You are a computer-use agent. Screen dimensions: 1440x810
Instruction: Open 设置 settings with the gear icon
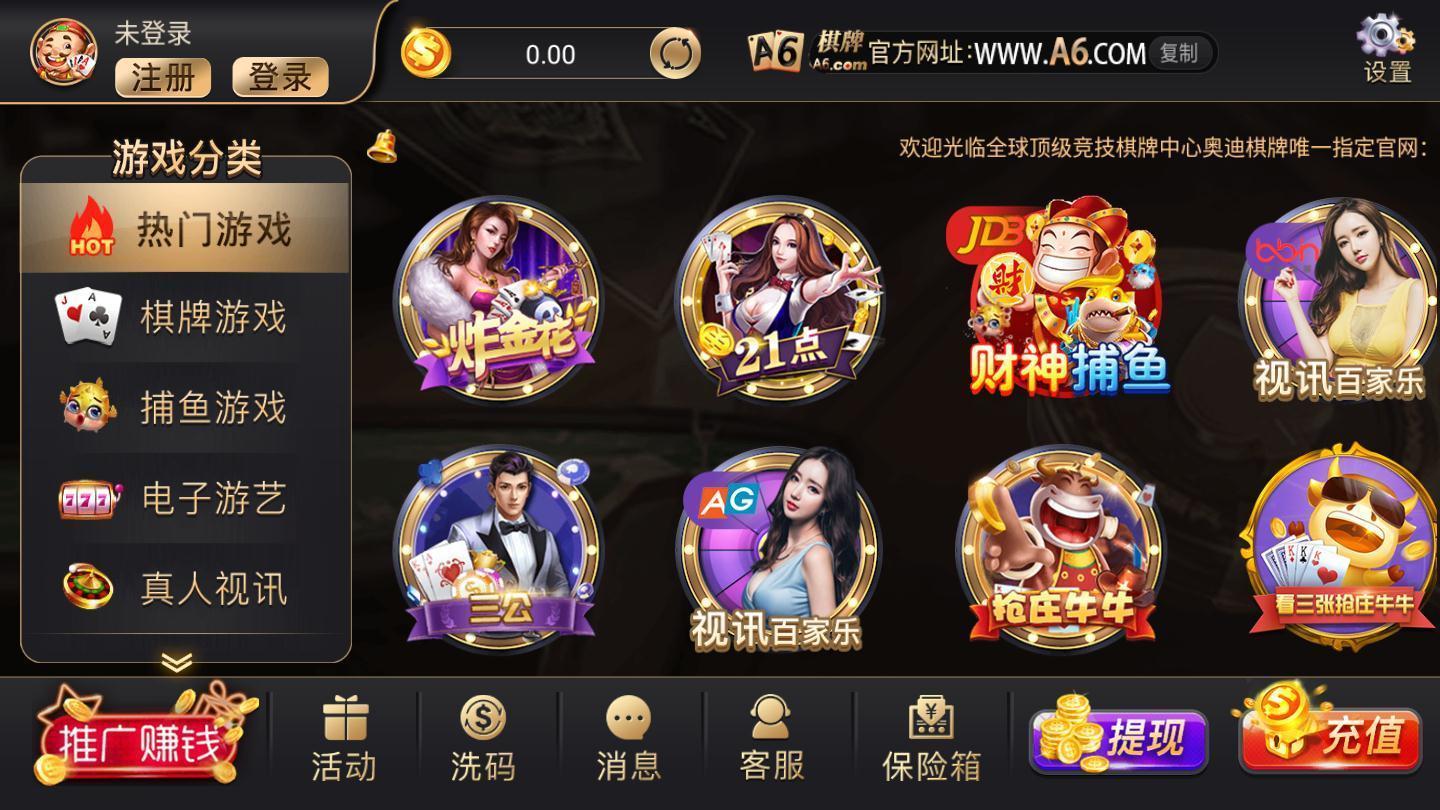tap(1386, 42)
